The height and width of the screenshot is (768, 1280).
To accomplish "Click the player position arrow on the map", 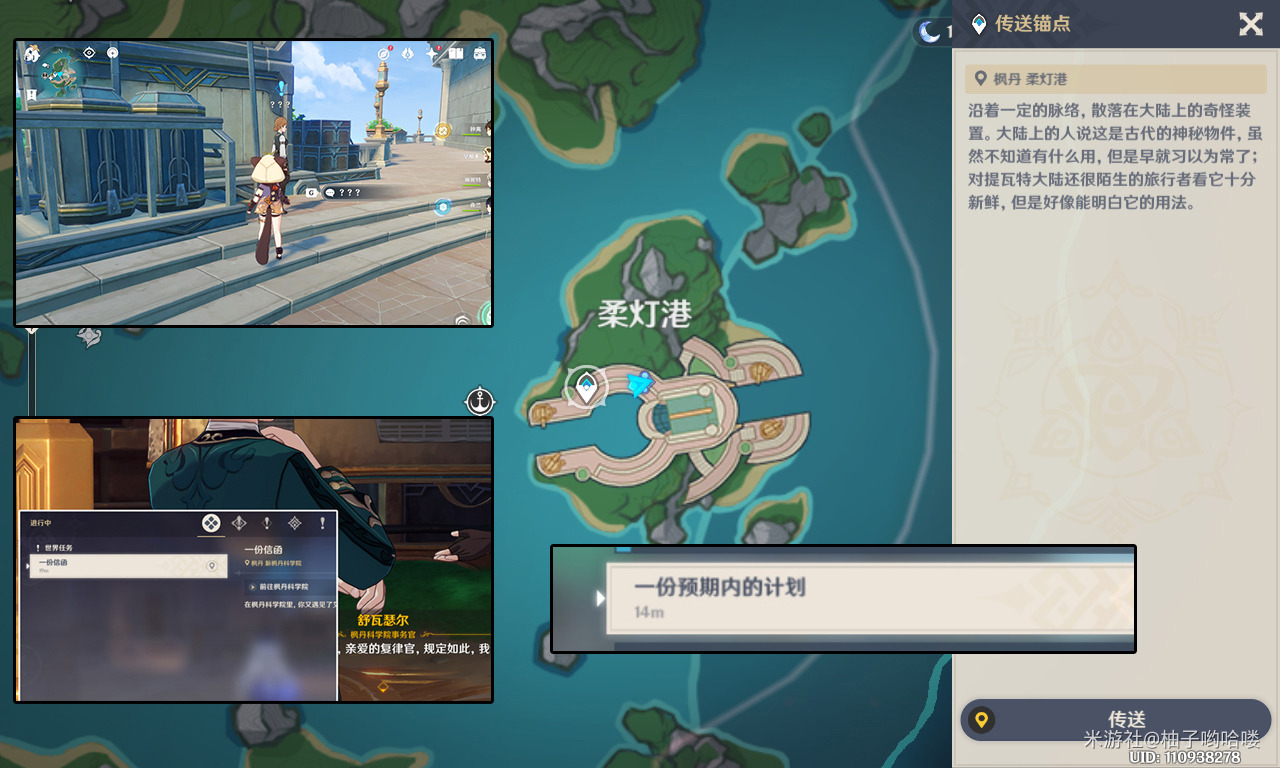I will [640, 383].
